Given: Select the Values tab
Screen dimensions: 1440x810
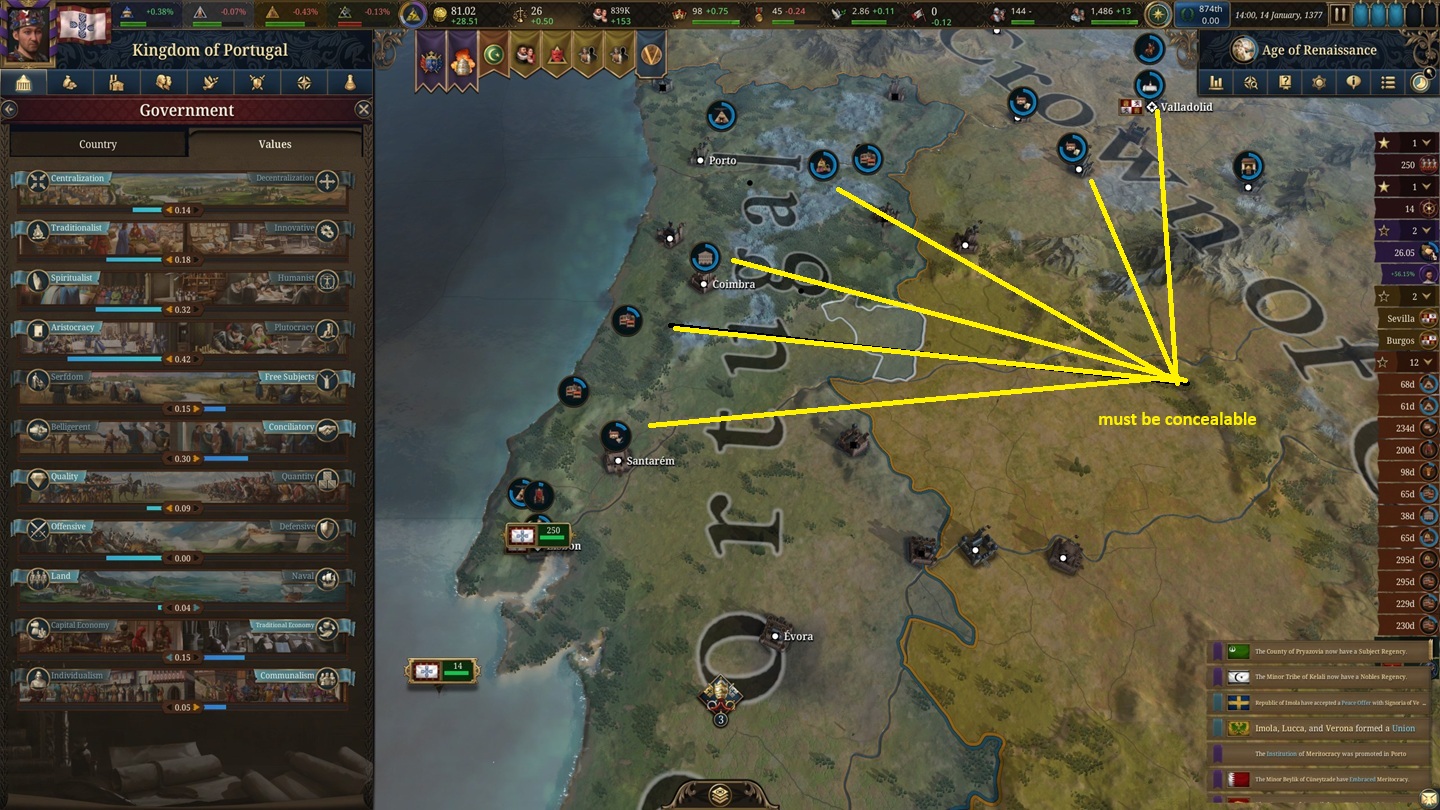Looking at the screenshot, I should click(x=273, y=144).
